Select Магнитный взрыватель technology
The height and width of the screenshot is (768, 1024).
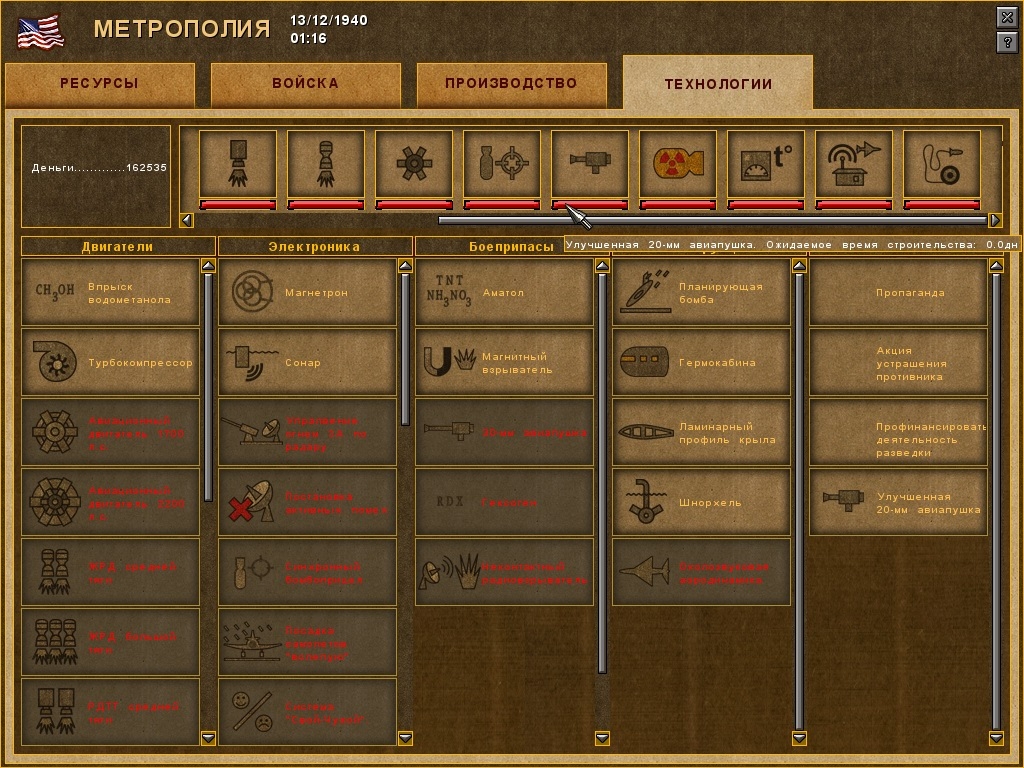click(x=504, y=363)
